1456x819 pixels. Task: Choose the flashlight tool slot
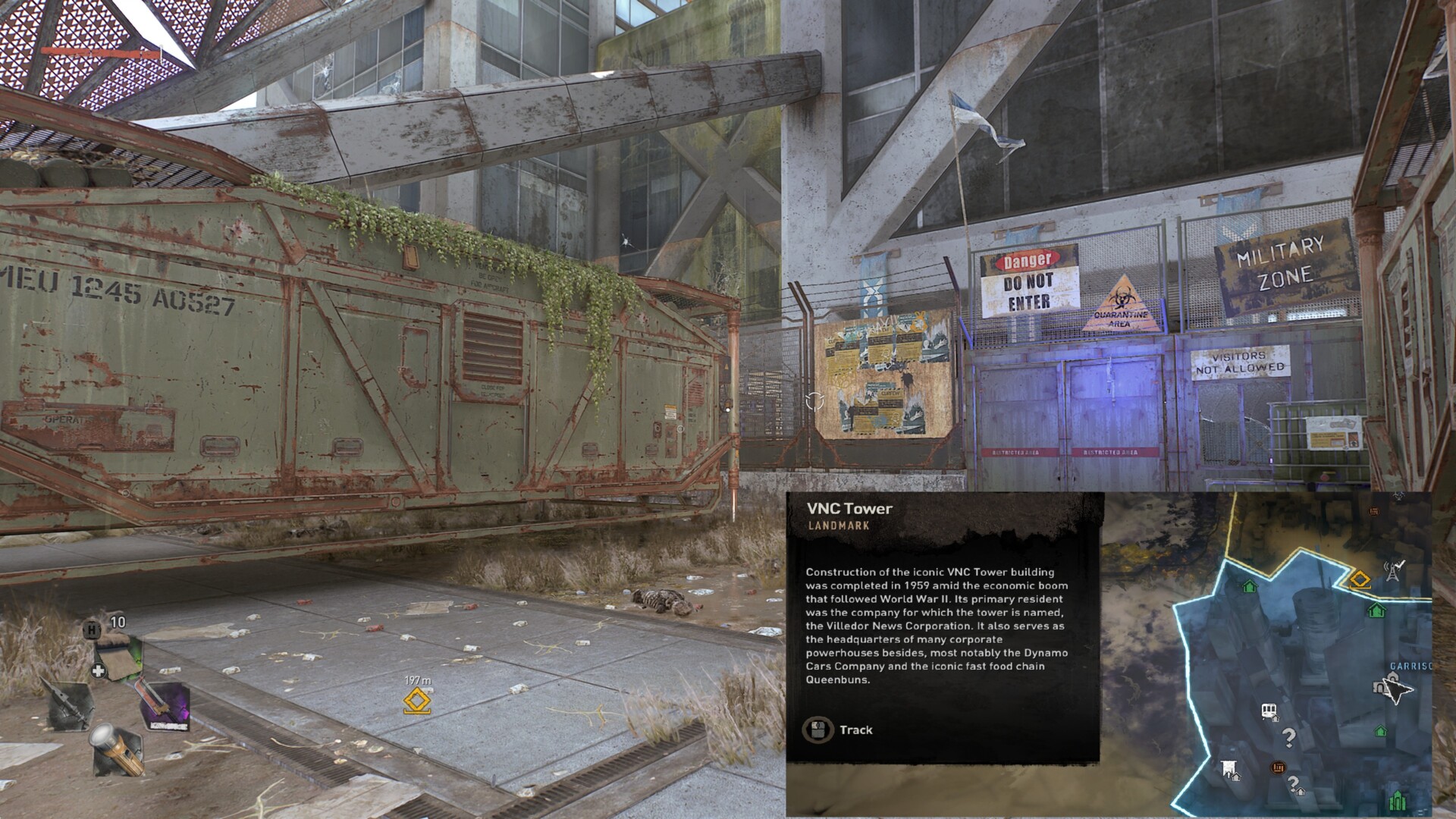[117, 749]
